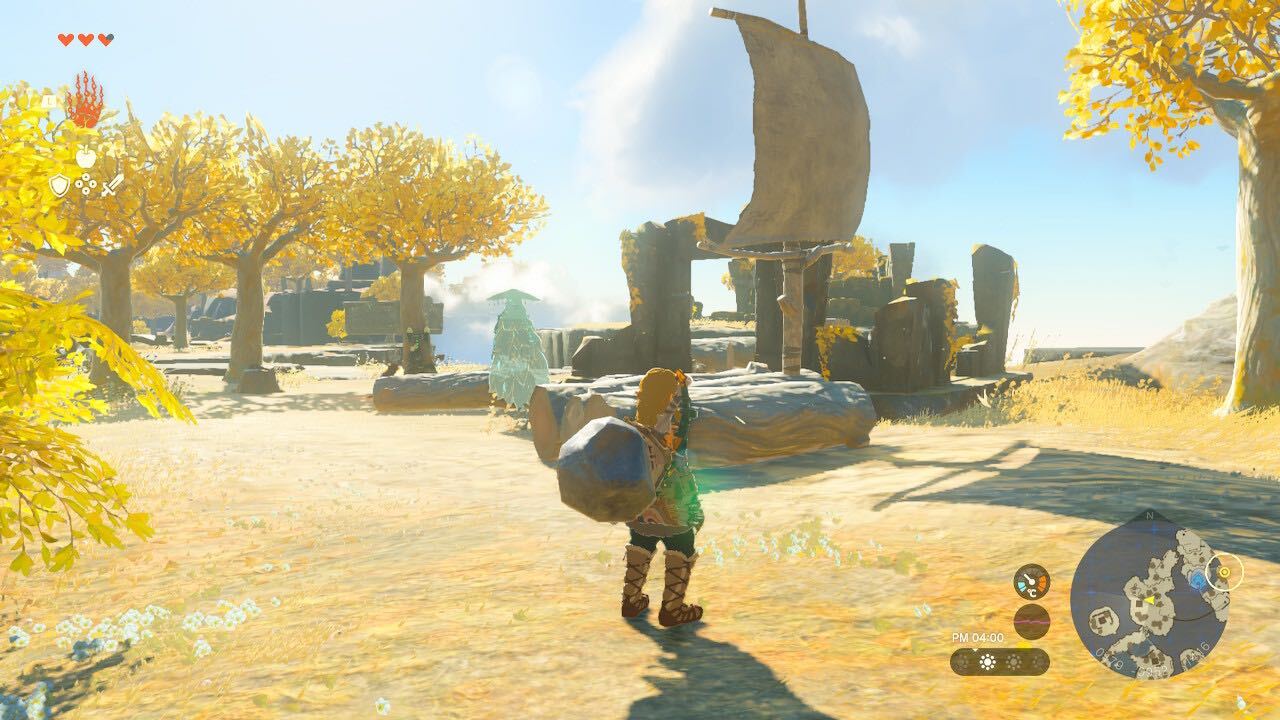Open the apple food inventory icon

86,157
